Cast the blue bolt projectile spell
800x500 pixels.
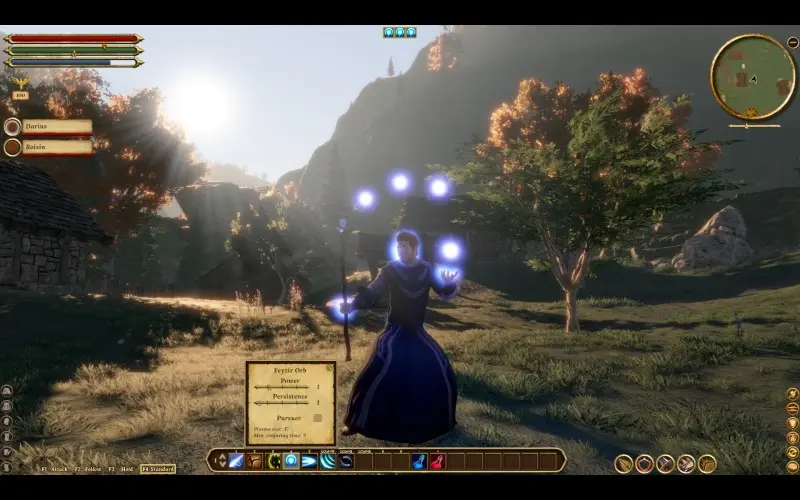(x=309, y=461)
